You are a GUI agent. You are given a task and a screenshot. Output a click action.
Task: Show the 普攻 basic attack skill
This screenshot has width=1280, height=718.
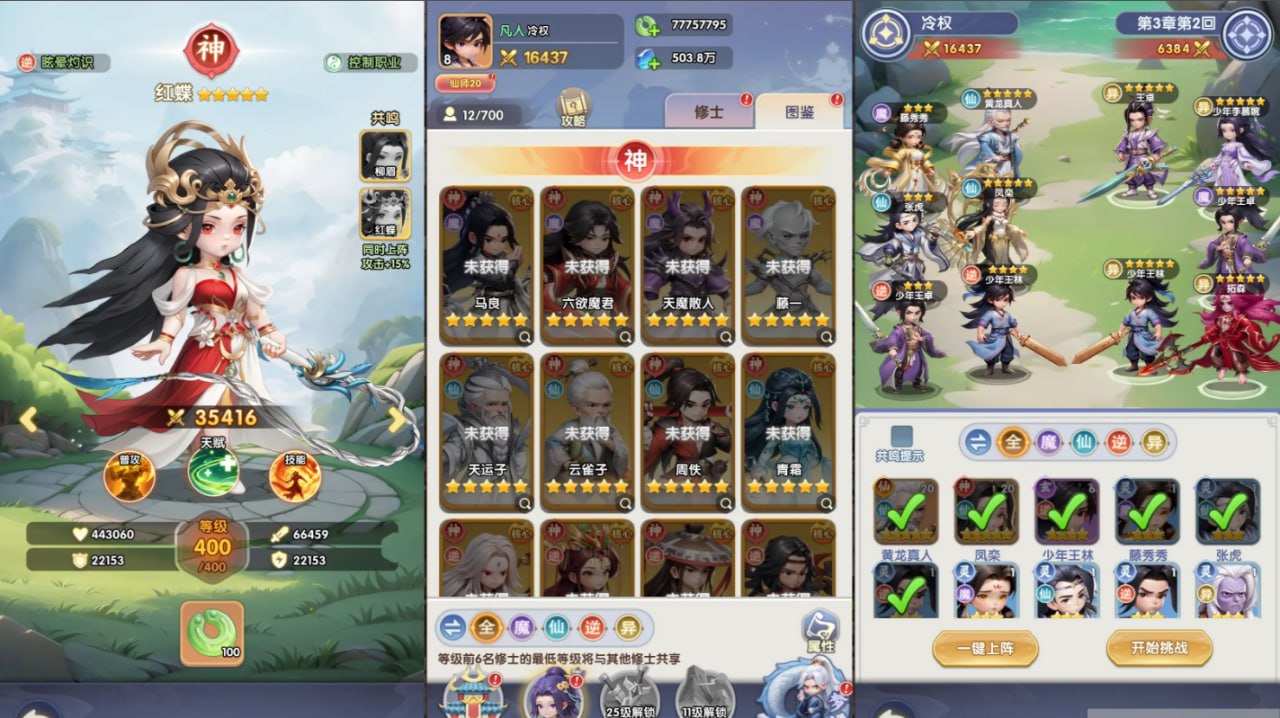(129, 477)
